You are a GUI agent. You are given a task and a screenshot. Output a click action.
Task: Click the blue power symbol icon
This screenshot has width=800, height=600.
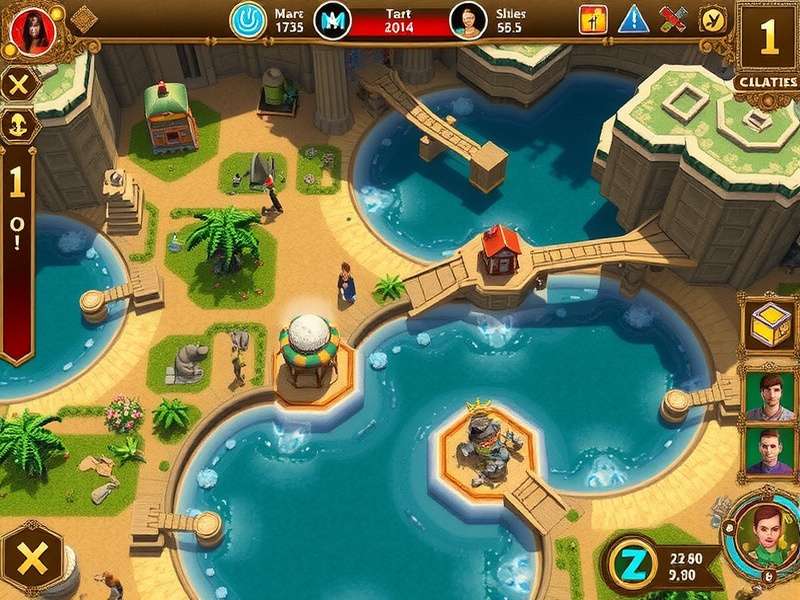tap(248, 20)
